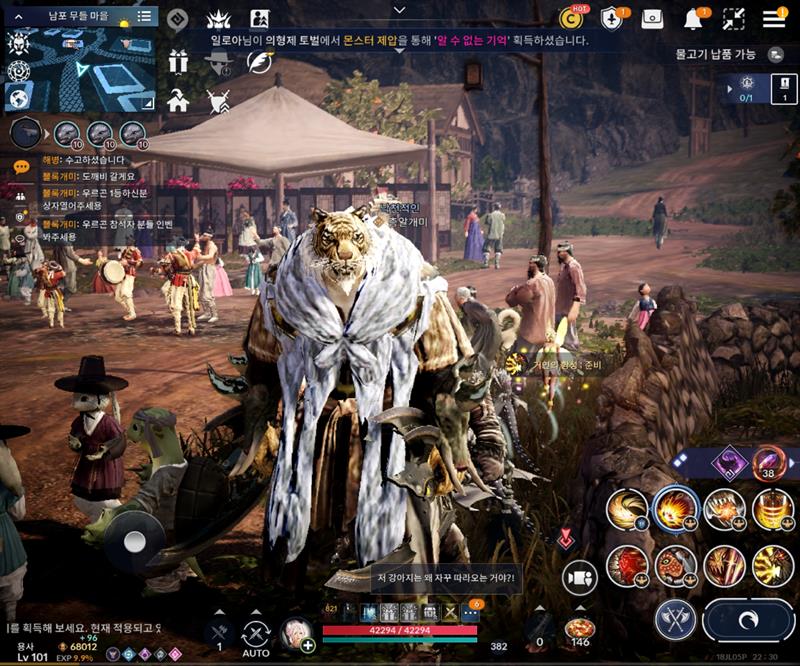Open the gold coin shop marked HOT
Screen dimensions: 800x666
(x=571, y=18)
